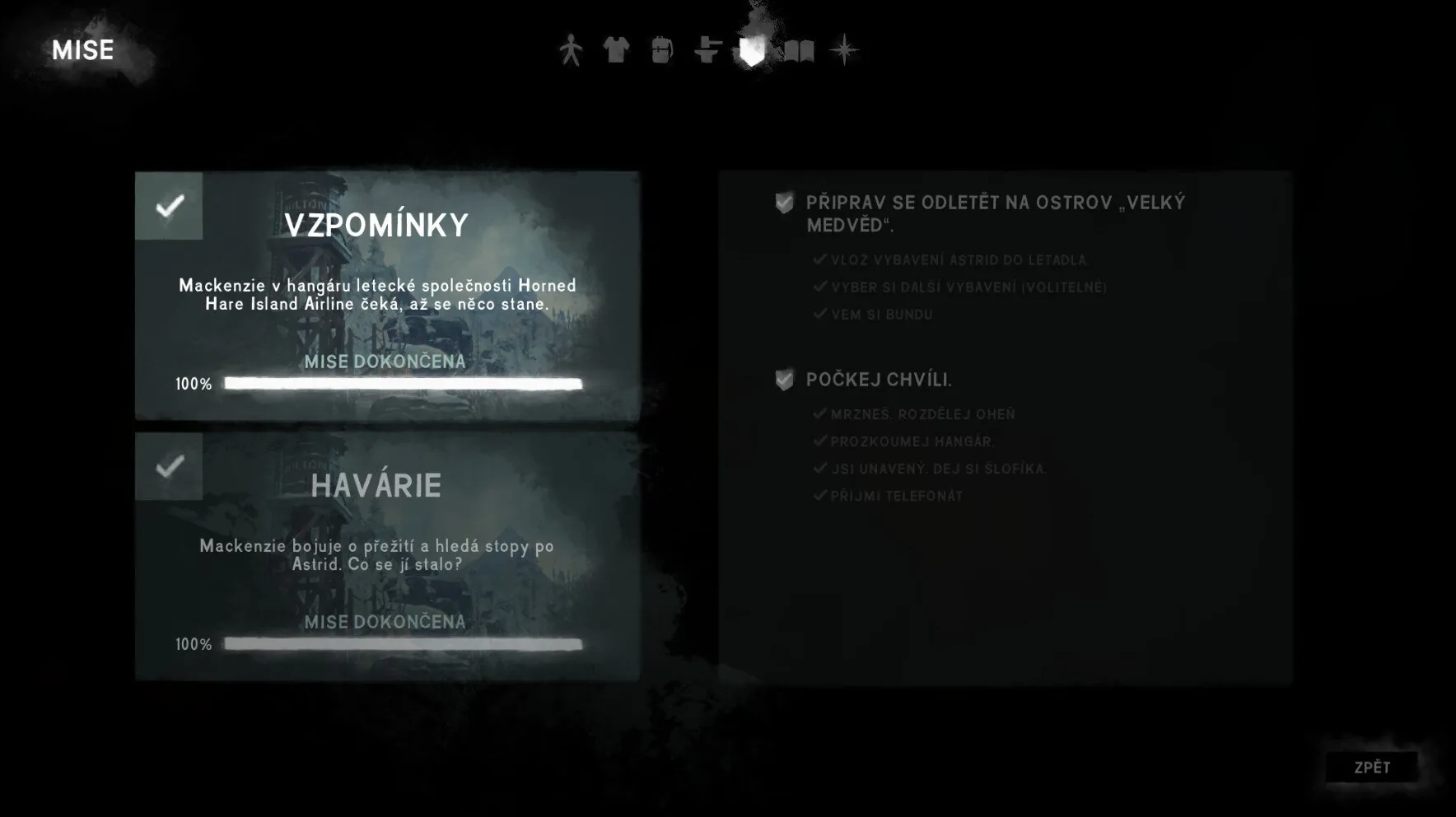Click the checkmark on the VZPOMÍNKY mission

click(169, 208)
